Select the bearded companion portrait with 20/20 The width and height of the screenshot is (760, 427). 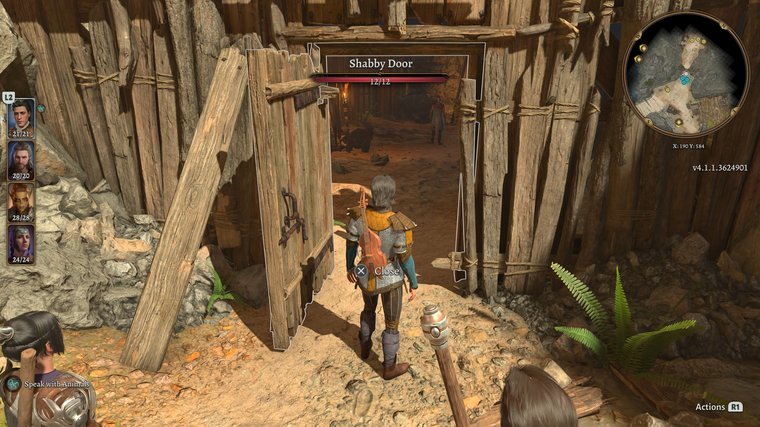[x=21, y=157]
